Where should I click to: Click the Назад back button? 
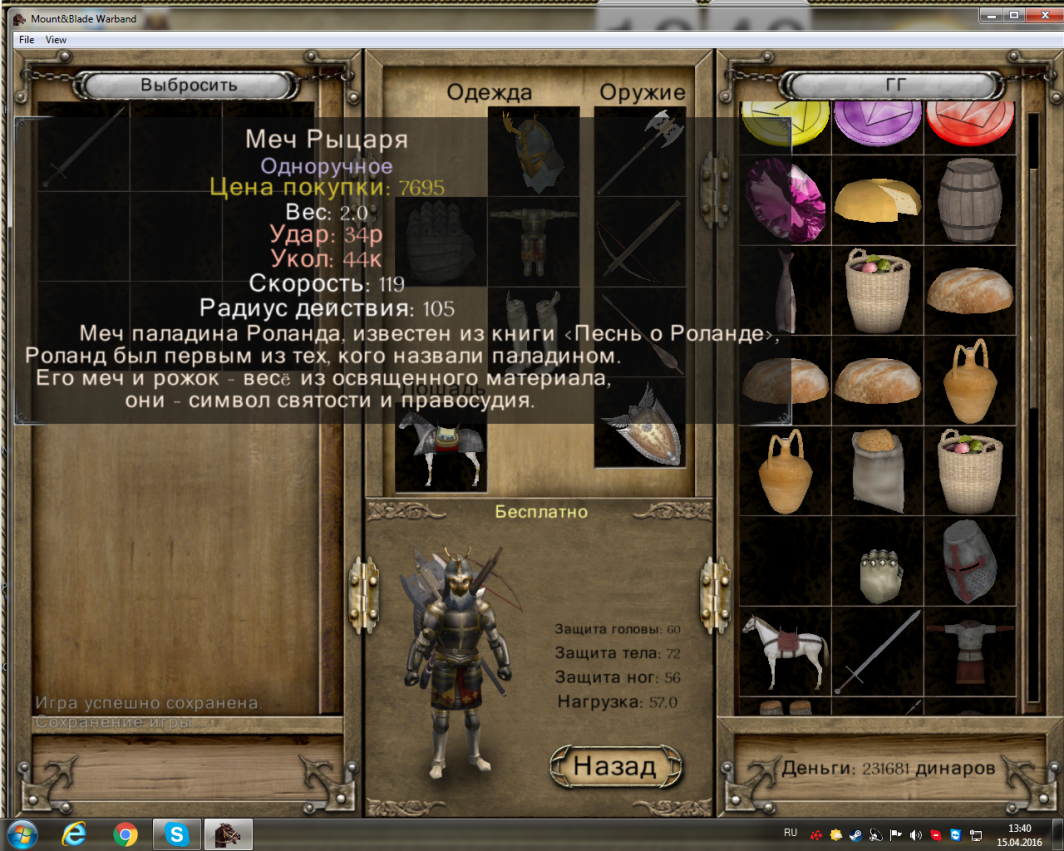pos(614,766)
